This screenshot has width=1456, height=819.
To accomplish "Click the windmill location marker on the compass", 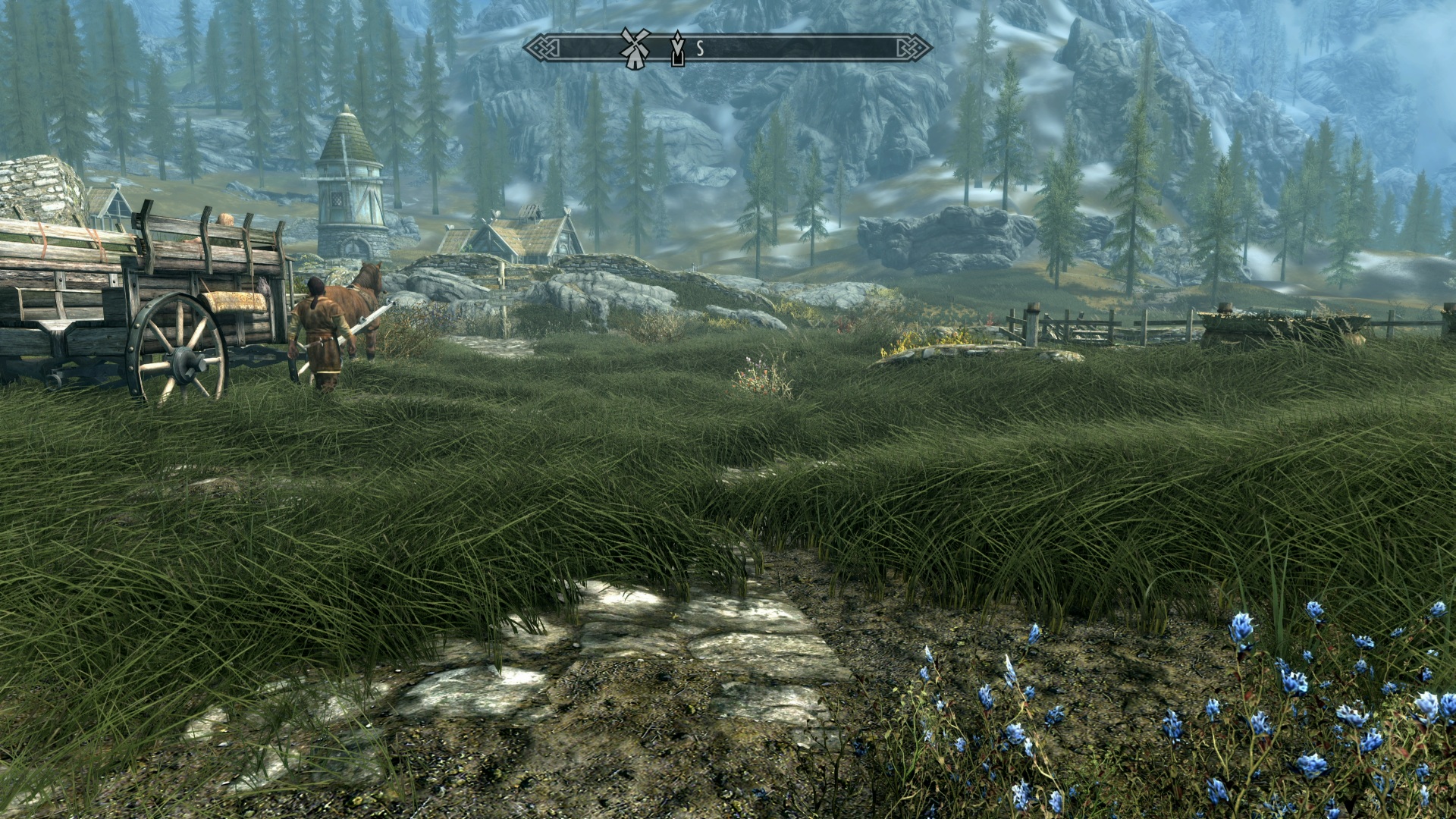I will click(635, 48).
